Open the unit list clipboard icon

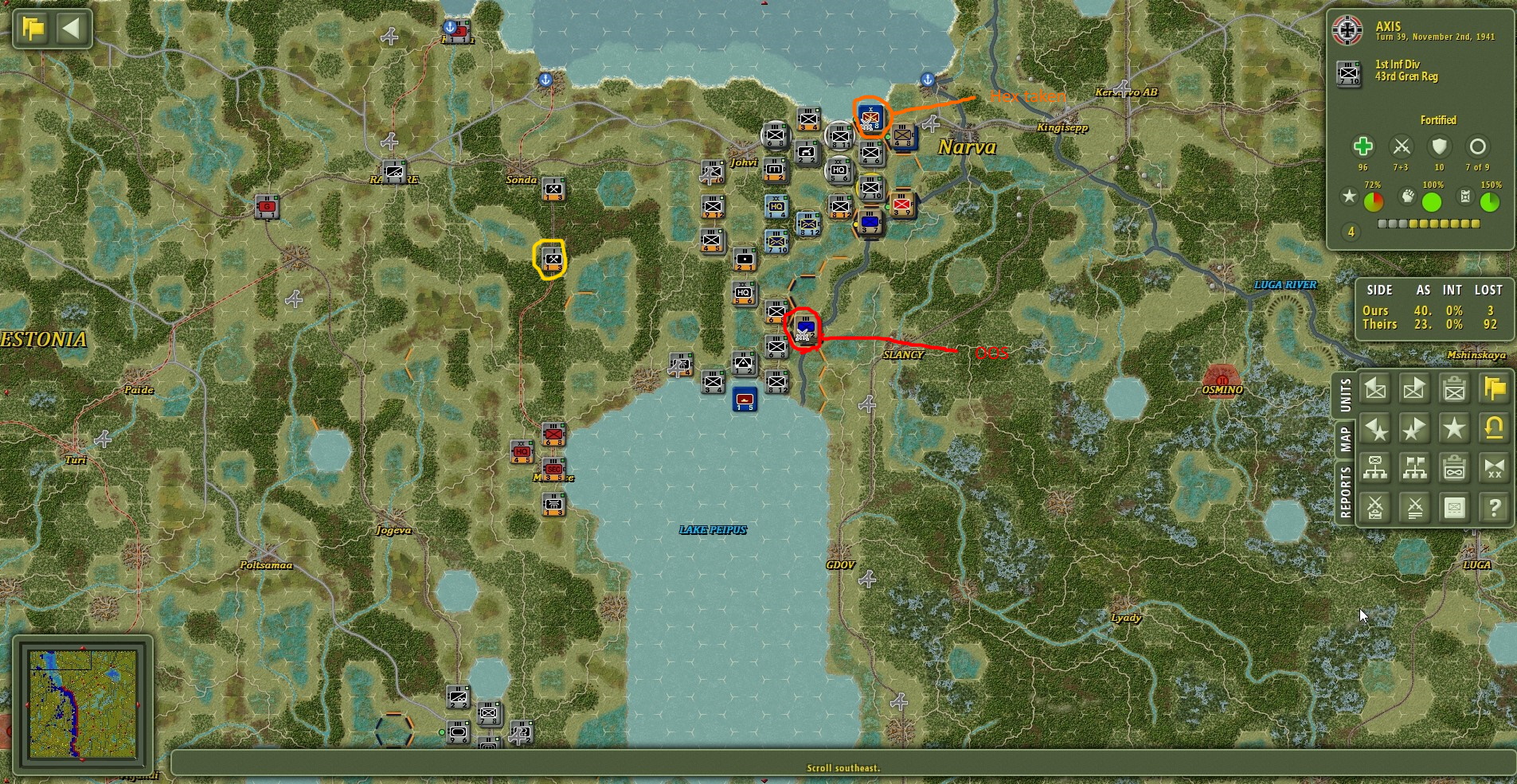[1453, 388]
